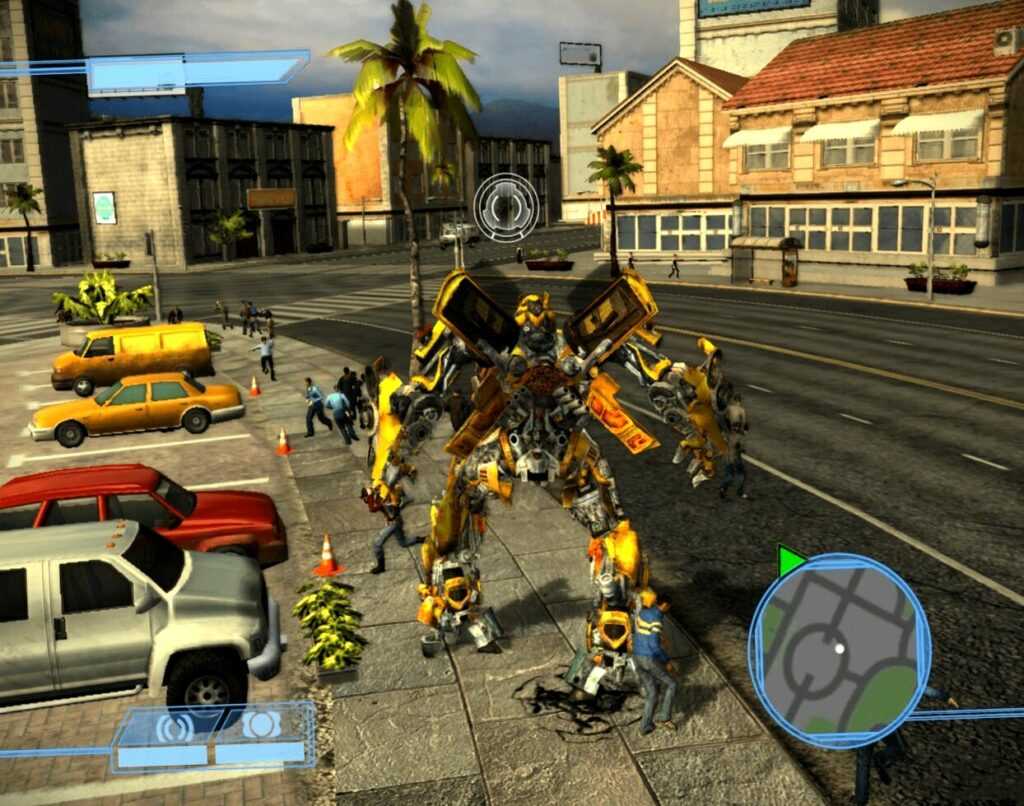Select the concentric rings weapon icon
The width and height of the screenshot is (1024, 806).
[x=174, y=726]
